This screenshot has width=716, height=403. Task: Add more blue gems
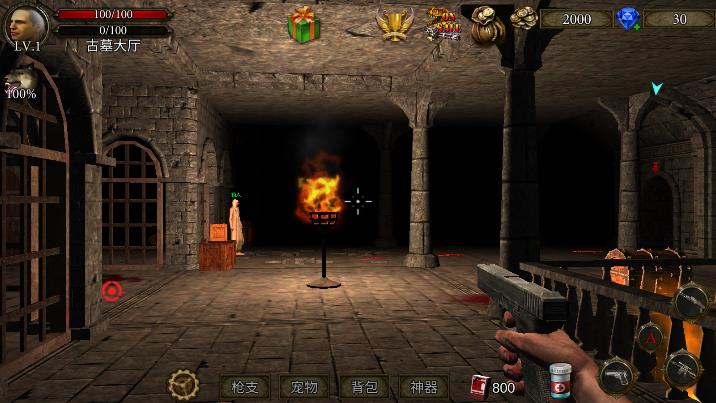pyautogui.click(x=628, y=19)
